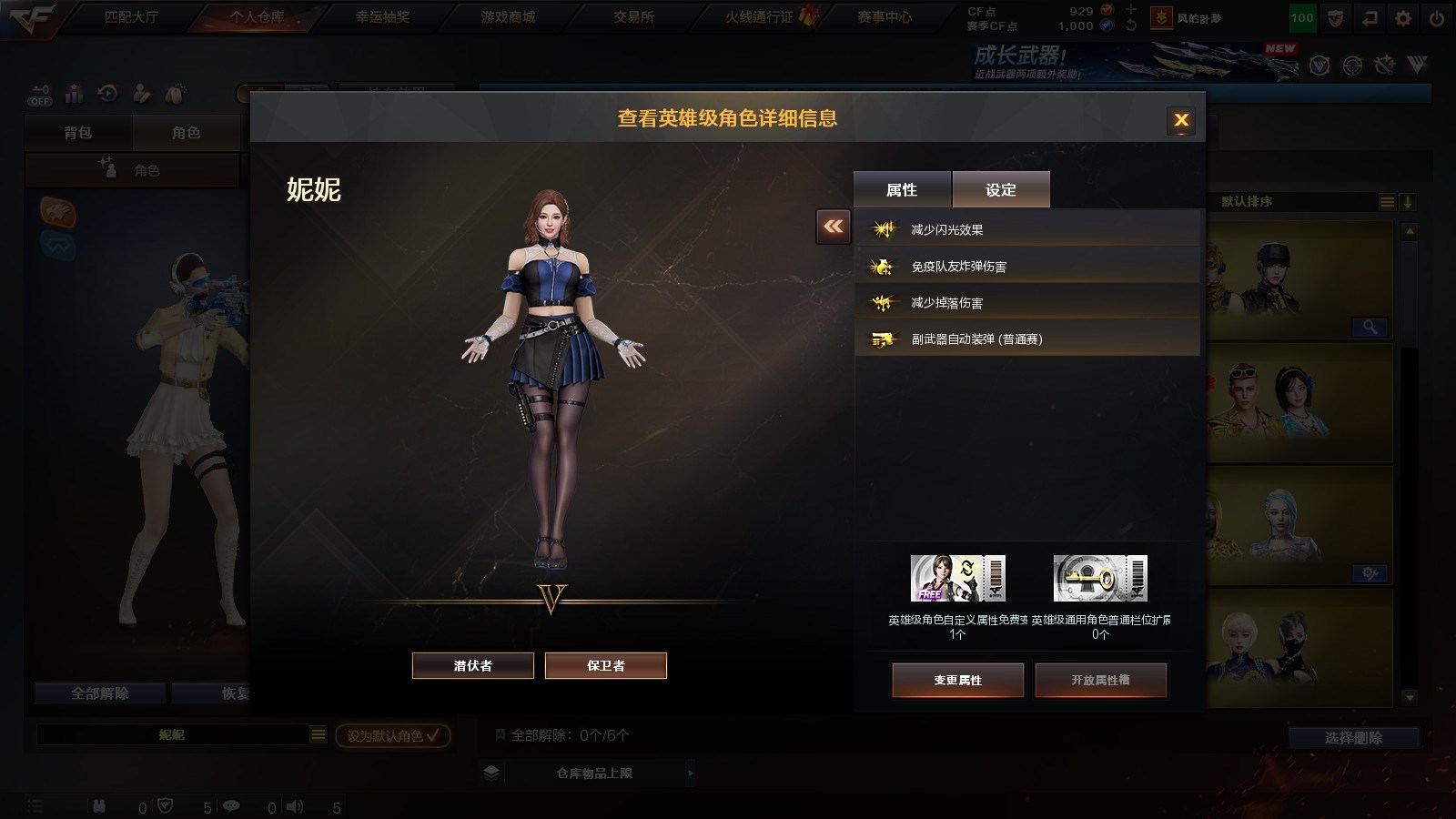Click the 变更属性 button
The height and width of the screenshot is (819, 1456).
coord(957,680)
